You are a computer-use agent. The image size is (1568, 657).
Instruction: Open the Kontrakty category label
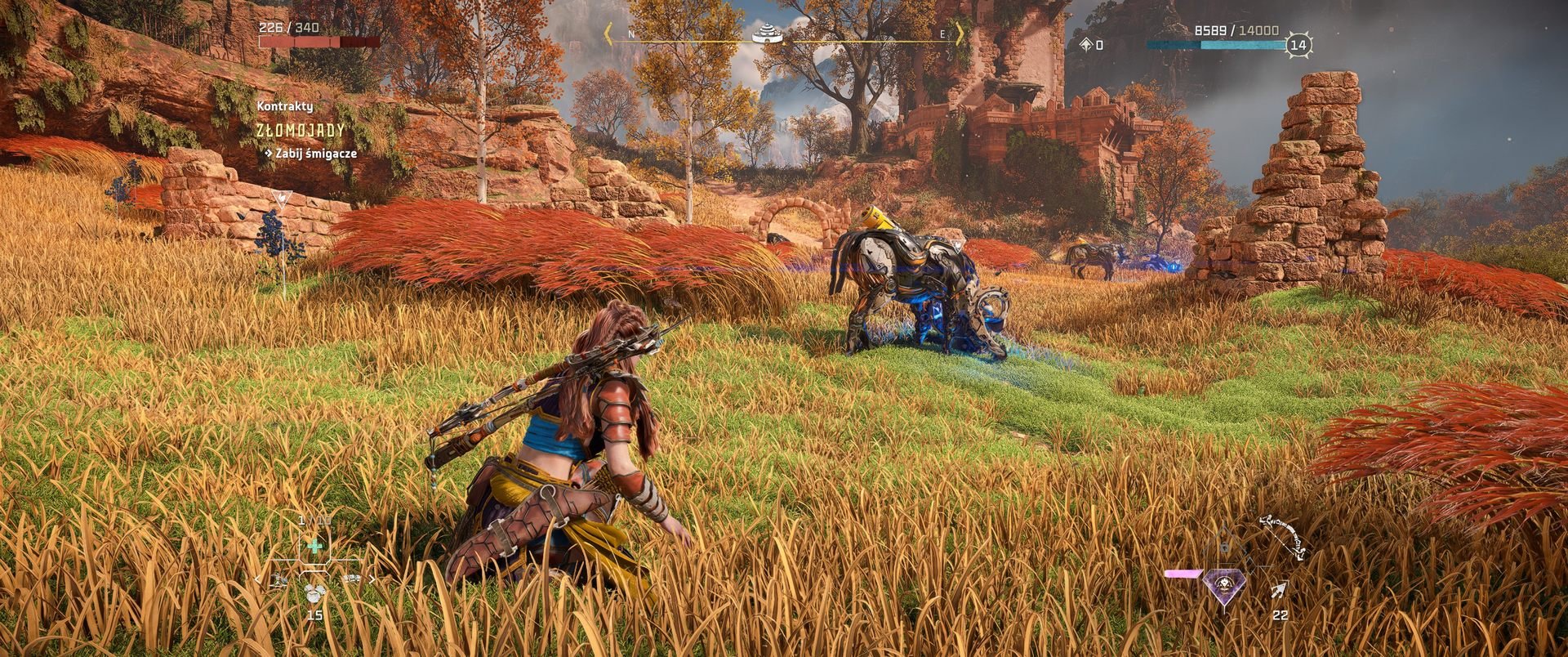(283, 105)
